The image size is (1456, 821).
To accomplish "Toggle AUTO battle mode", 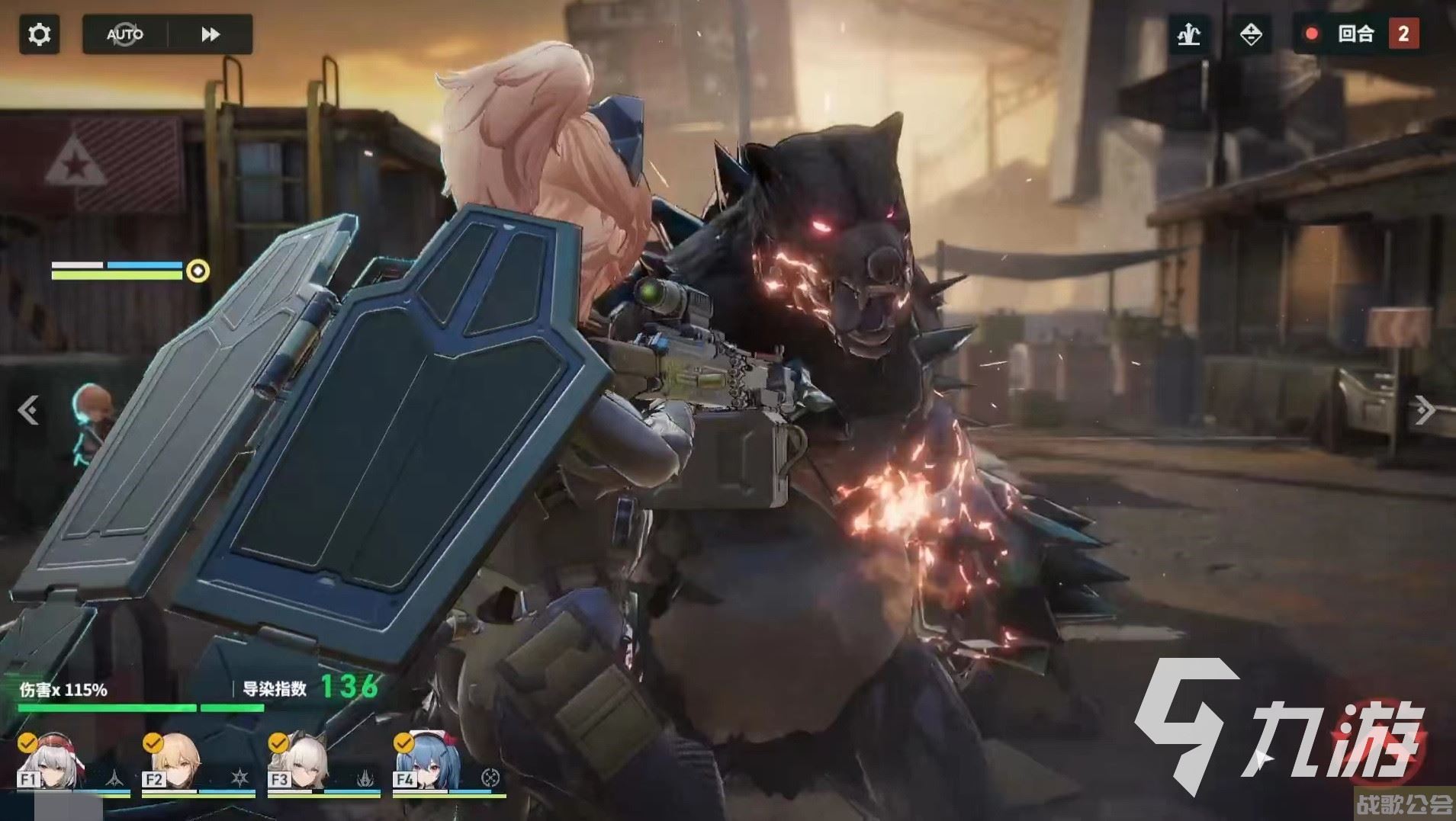I will [x=124, y=34].
